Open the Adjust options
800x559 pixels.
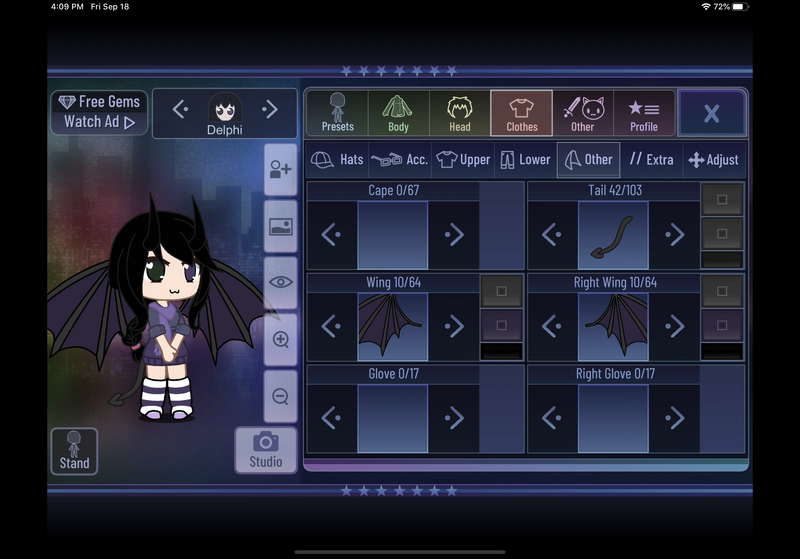pyautogui.click(x=713, y=159)
